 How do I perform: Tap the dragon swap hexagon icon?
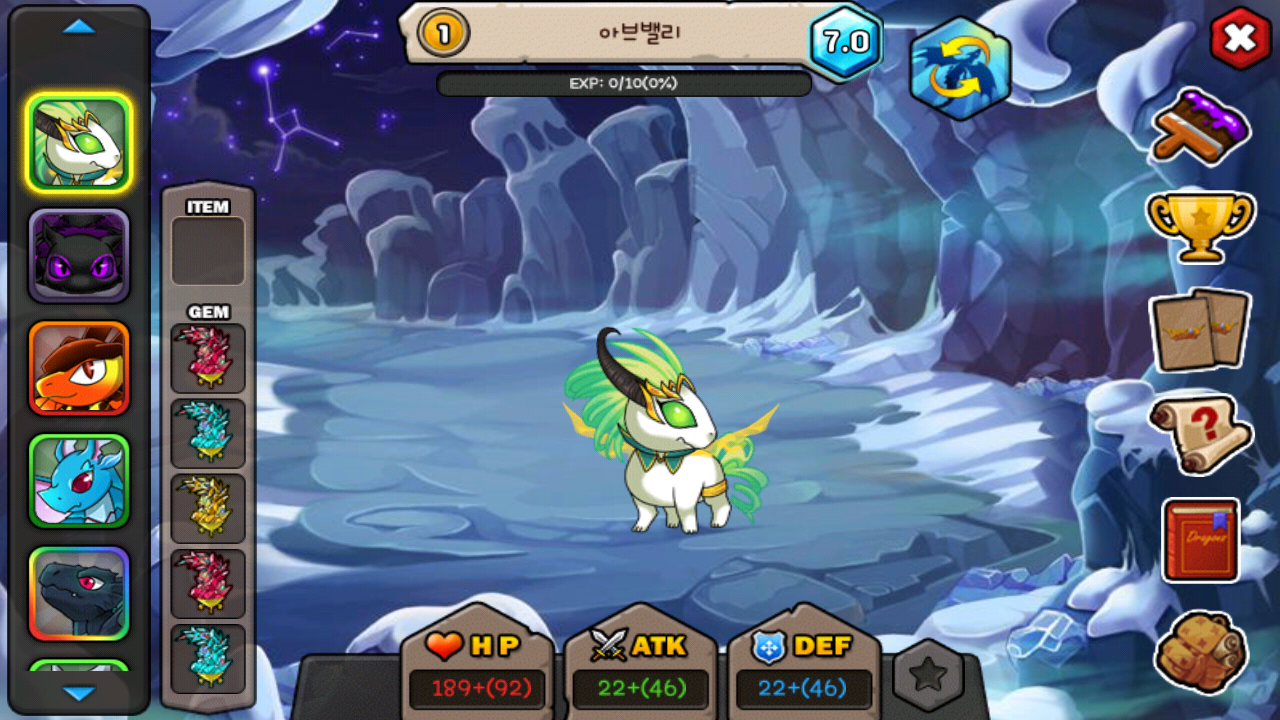[x=960, y=68]
